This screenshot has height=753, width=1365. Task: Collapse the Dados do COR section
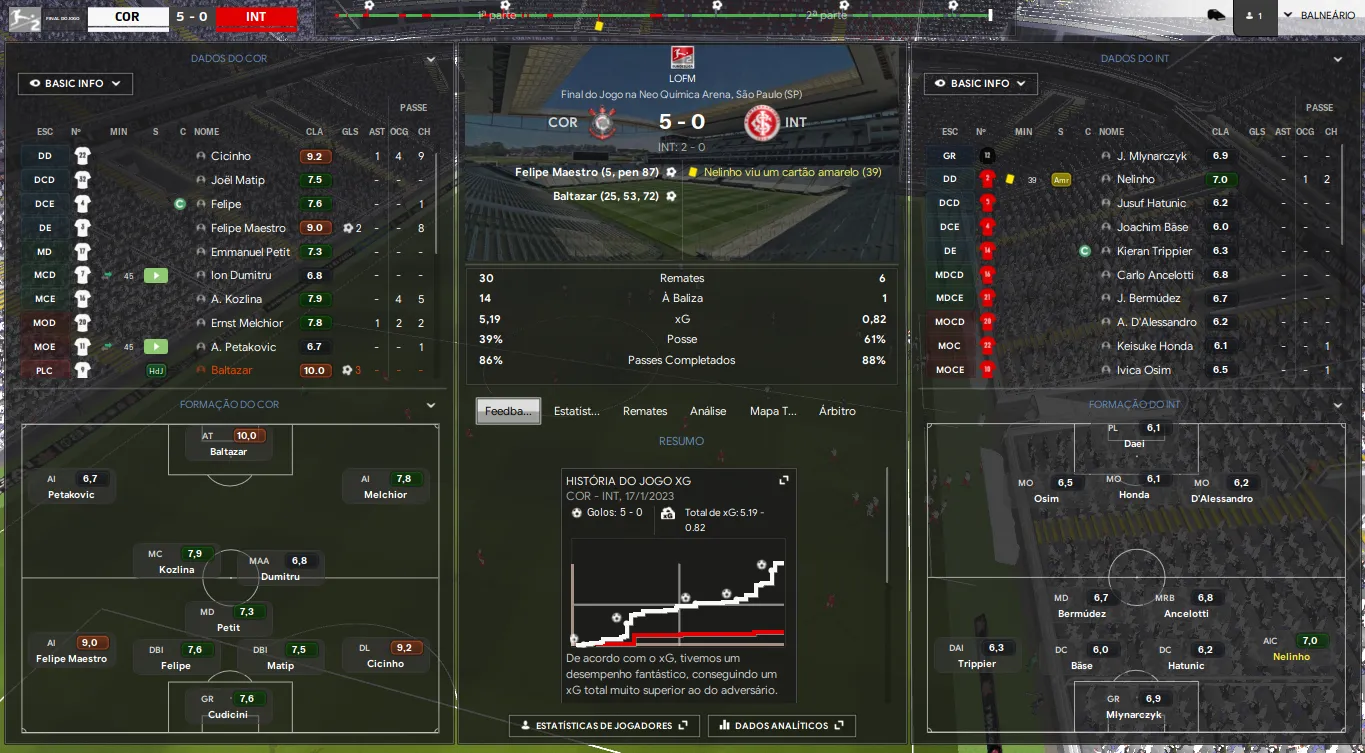(431, 59)
